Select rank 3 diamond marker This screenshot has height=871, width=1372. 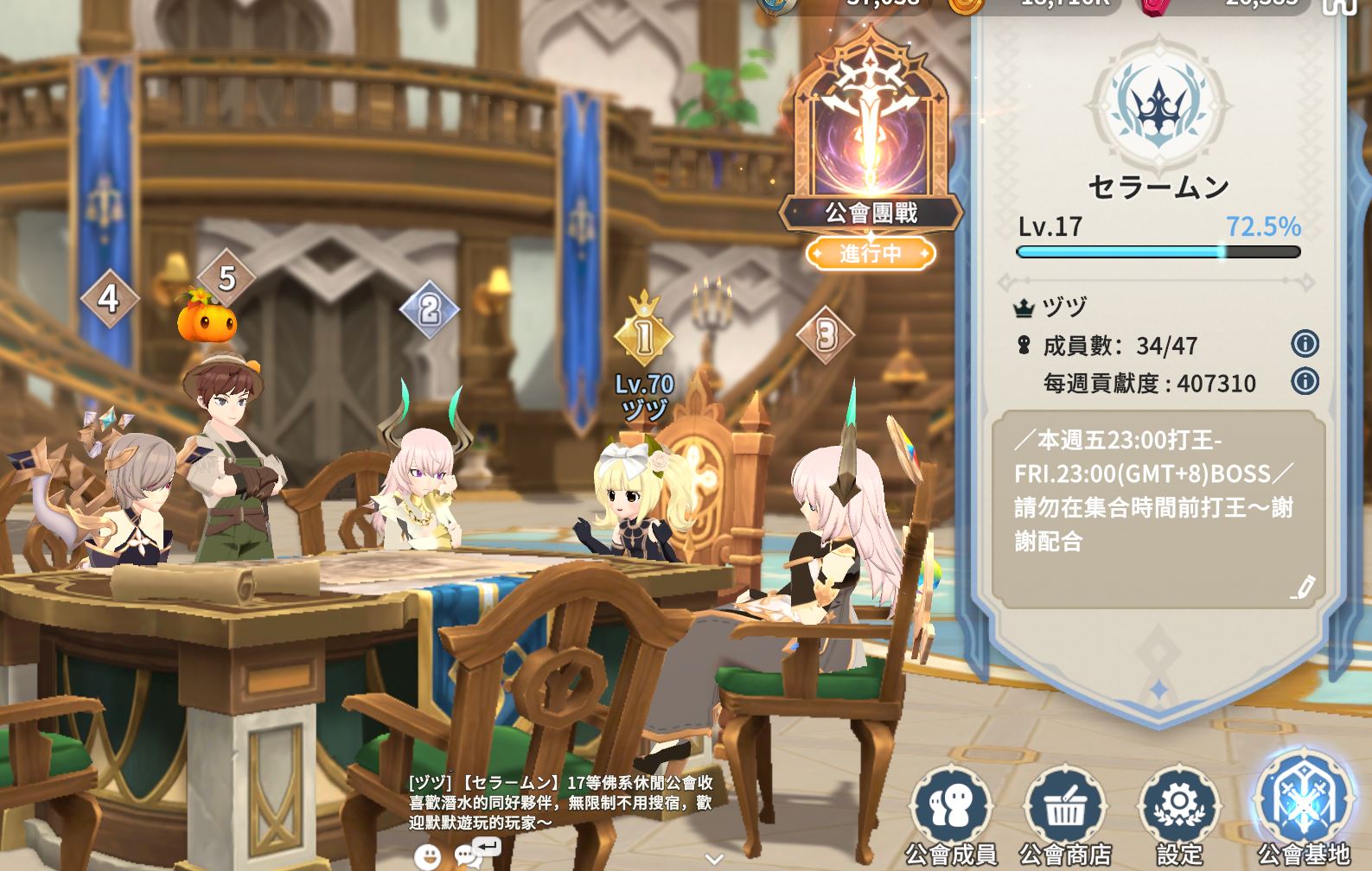click(826, 334)
